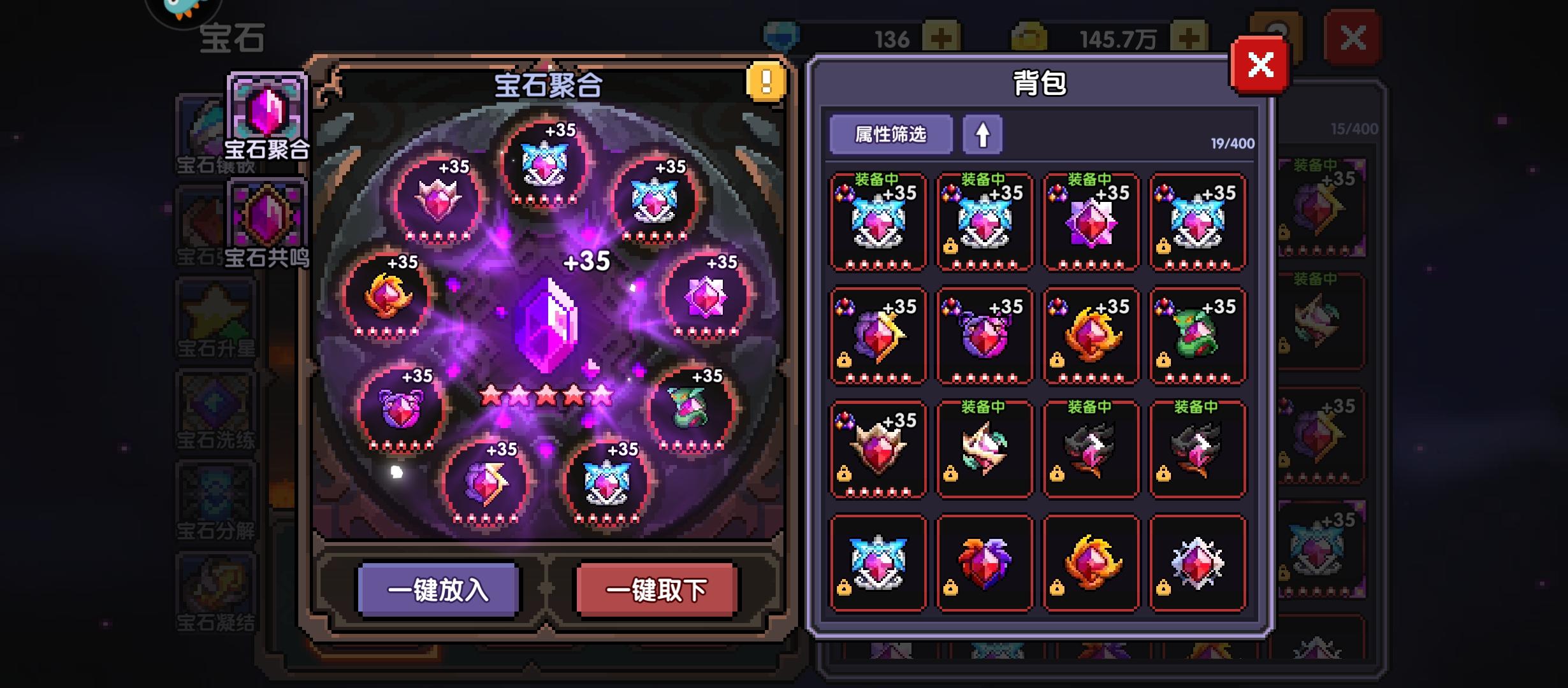
Task: Open the 属性筛选 attribute filter dropdown
Action: click(890, 134)
